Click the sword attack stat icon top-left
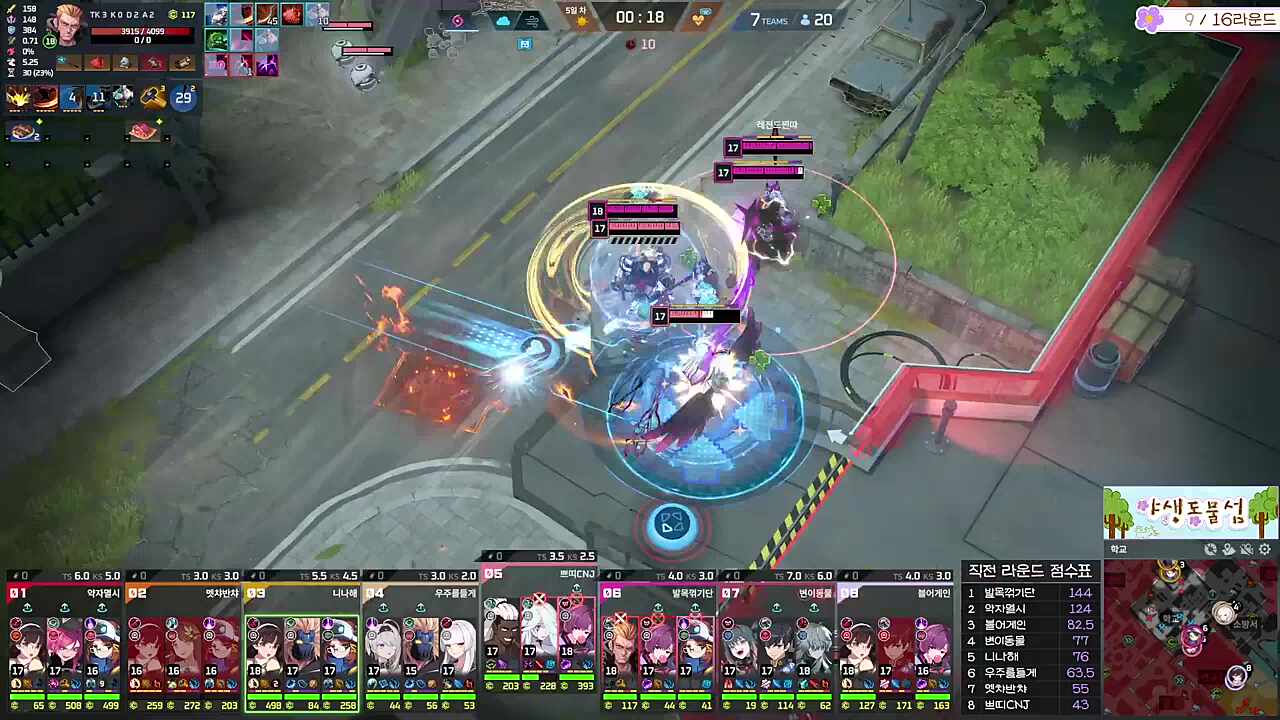The height and width of the screenshot is (720, 1280). tap(11, 9)
